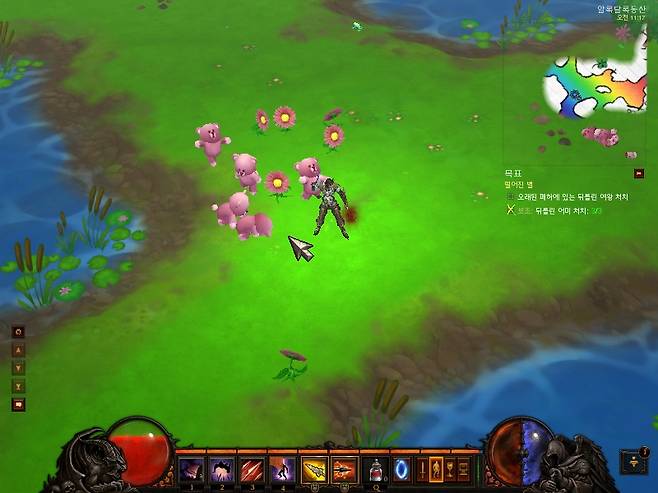
Task: Drink the red health potion
Action: point(376,469)
